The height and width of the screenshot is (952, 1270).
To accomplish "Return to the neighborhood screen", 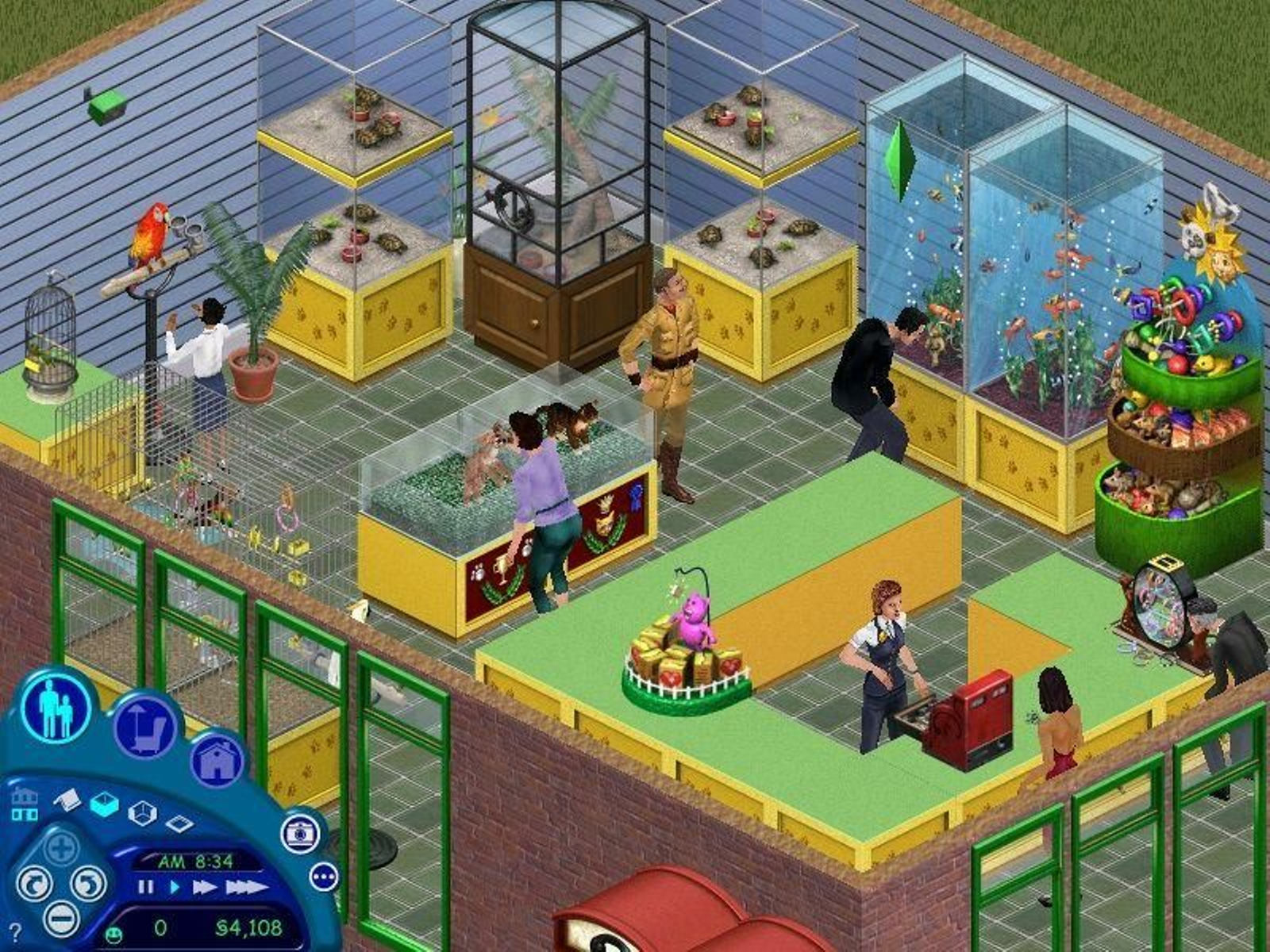I will (x=25, y=803).
